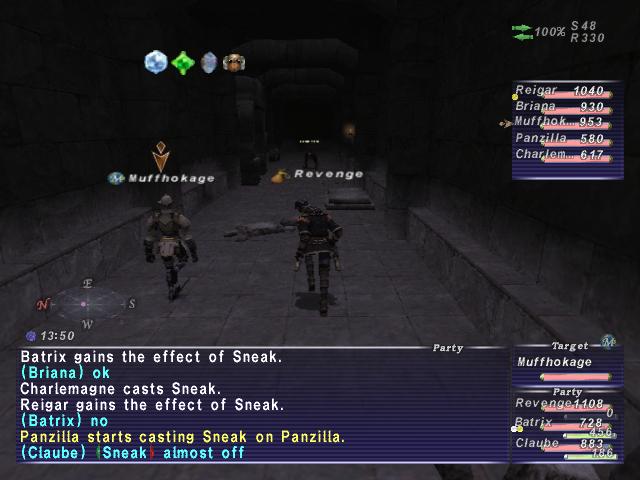Image resolution: width=640 pixels, height=480 pixels.
Task: Open the party chat log window
Action: click(x=260, y=403)
